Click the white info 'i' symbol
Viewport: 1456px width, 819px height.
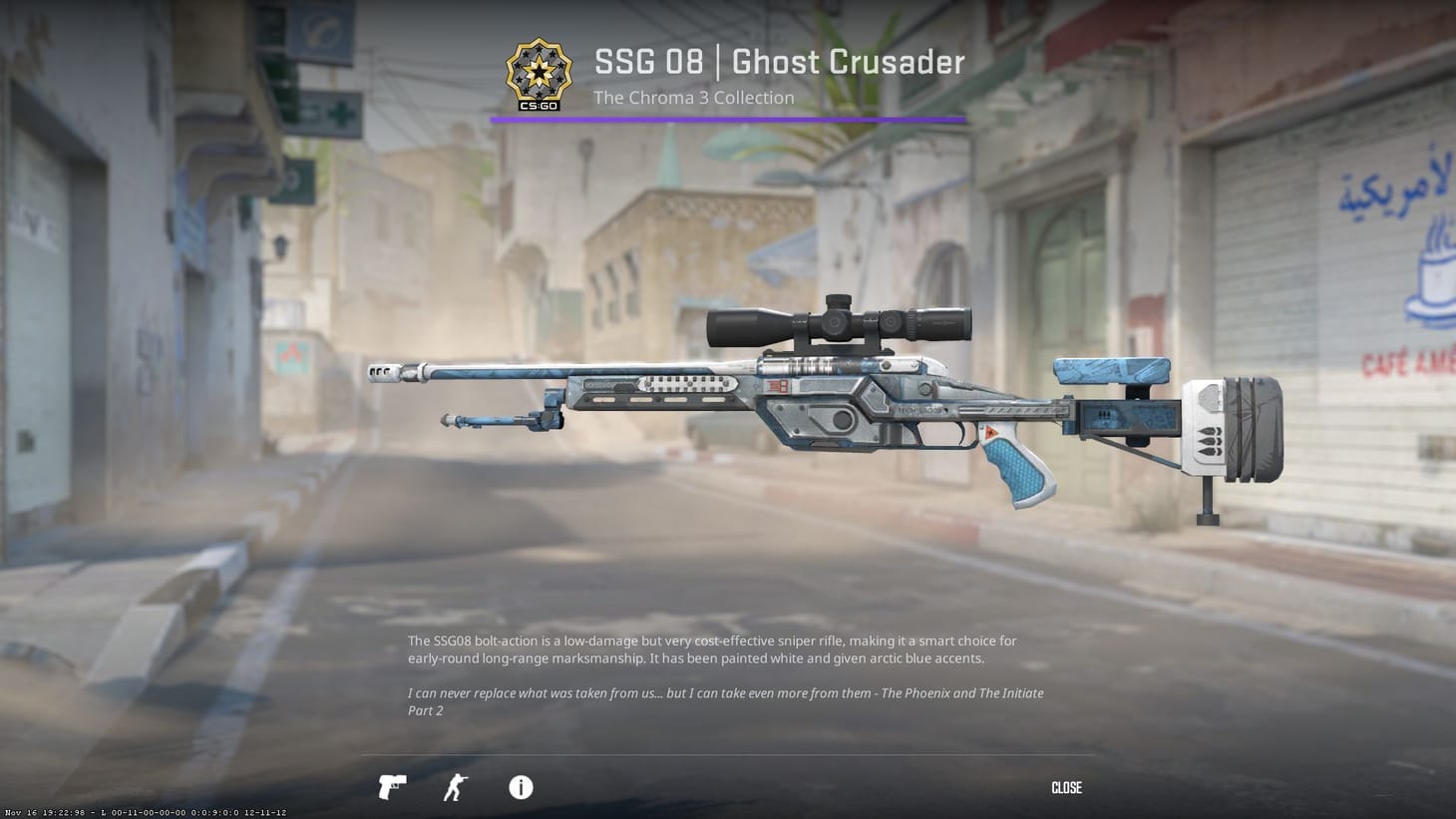pos(520,788)
